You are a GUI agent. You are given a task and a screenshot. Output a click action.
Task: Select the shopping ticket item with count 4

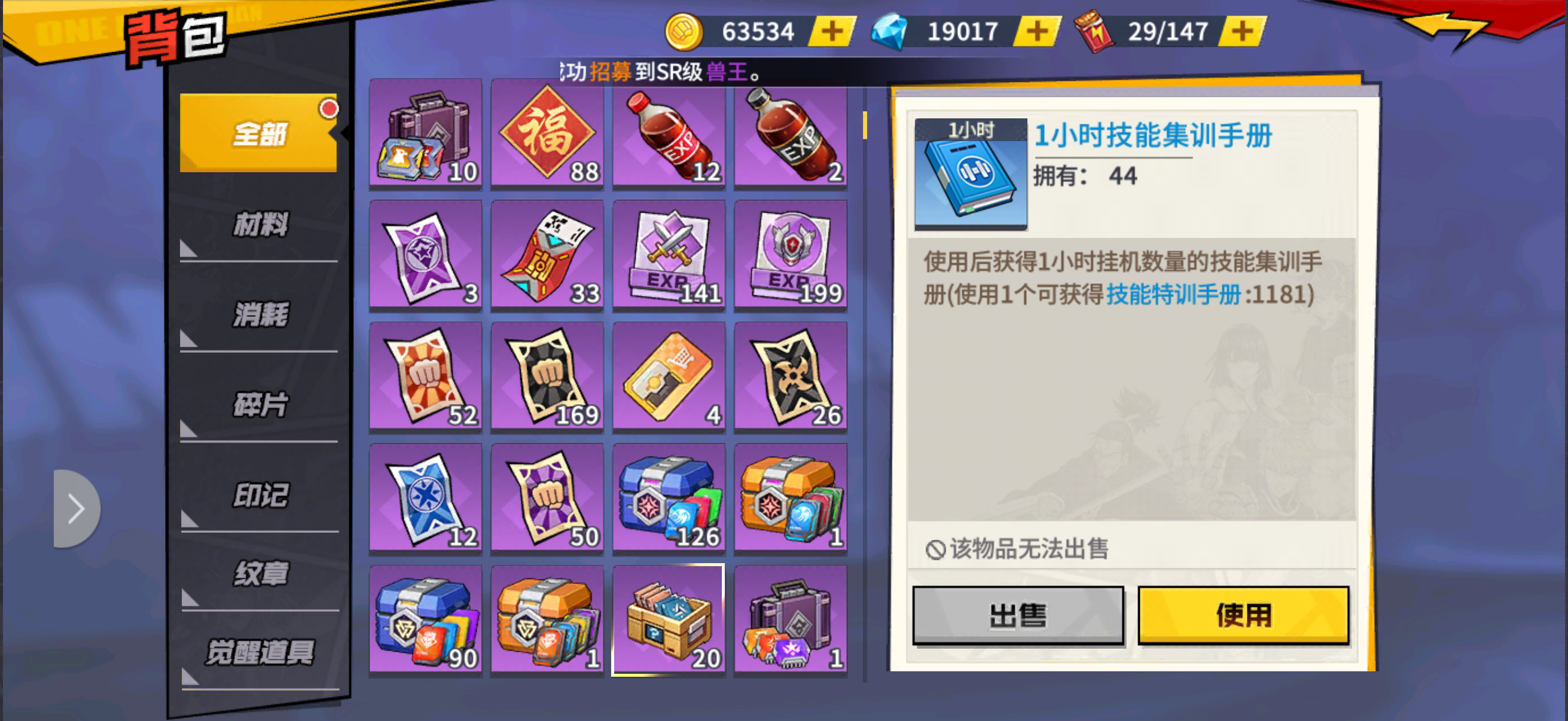click(x=669, y=376)
